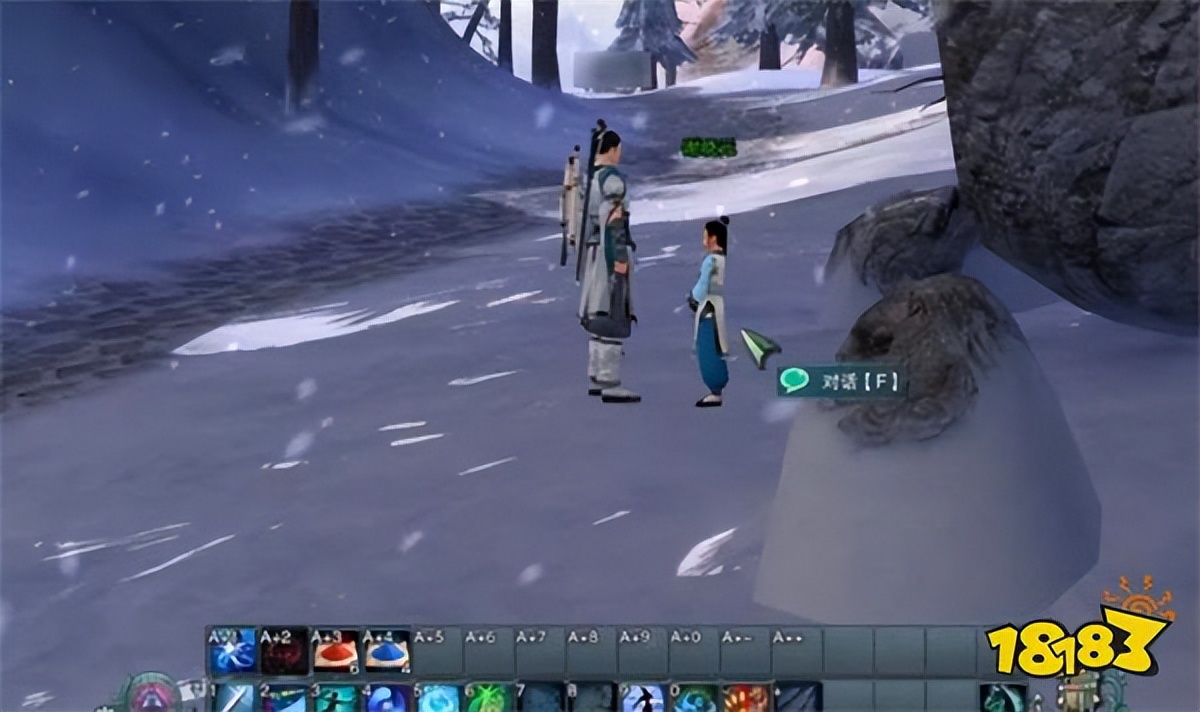
Task: Cast the teal whirl skill in slot 0
Action: (x=695, y=698)
